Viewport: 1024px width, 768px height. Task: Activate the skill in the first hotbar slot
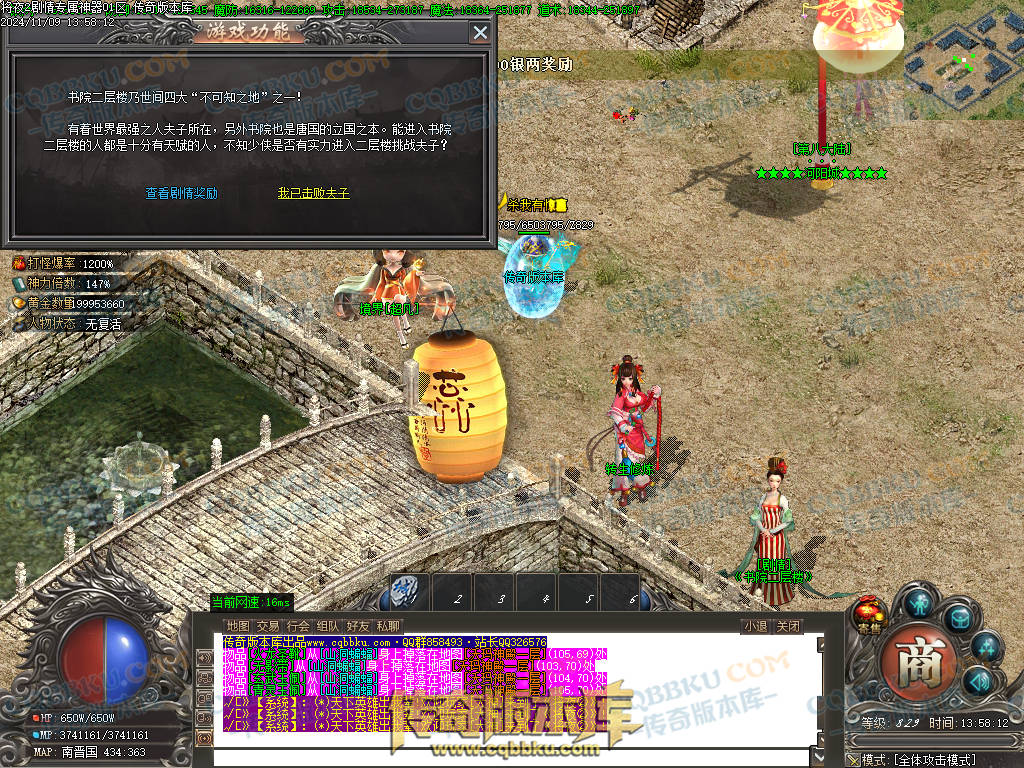[408, 592]
